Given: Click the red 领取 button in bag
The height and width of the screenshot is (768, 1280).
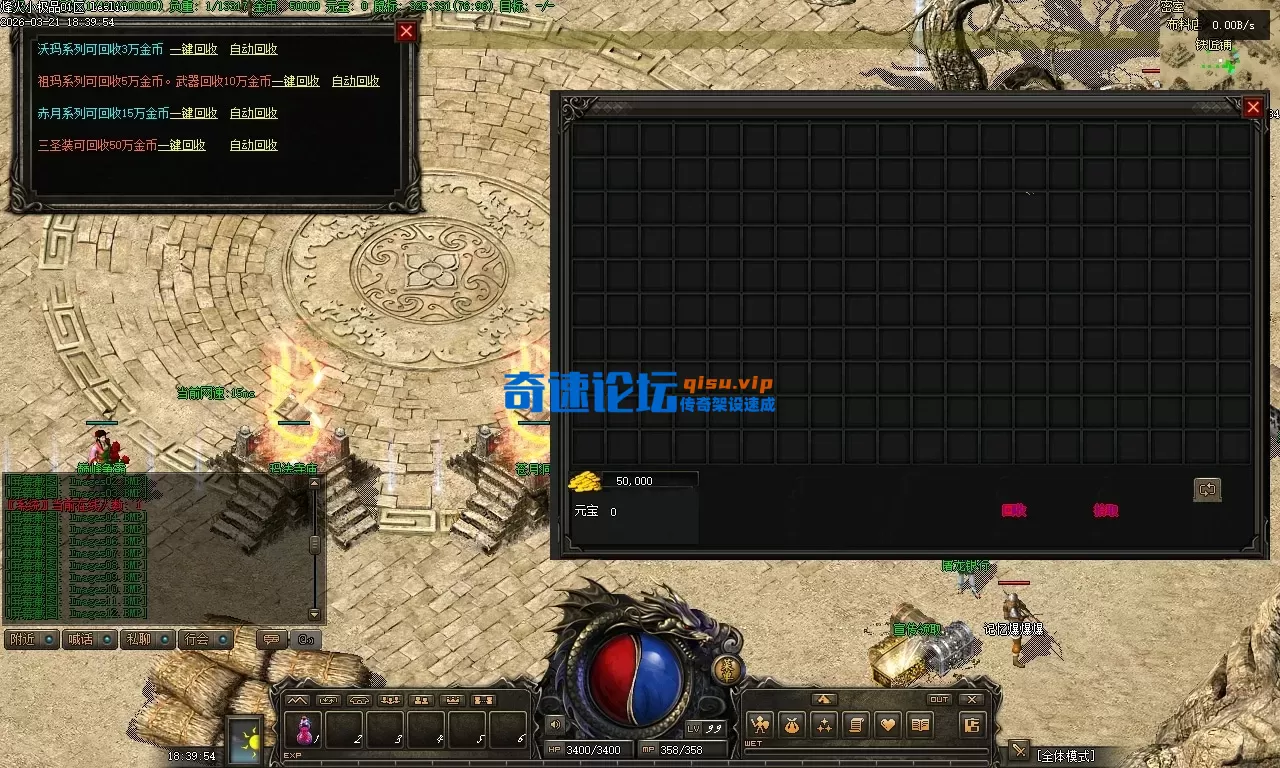Looking at the screenshot, I should (x=1105, y=510).
